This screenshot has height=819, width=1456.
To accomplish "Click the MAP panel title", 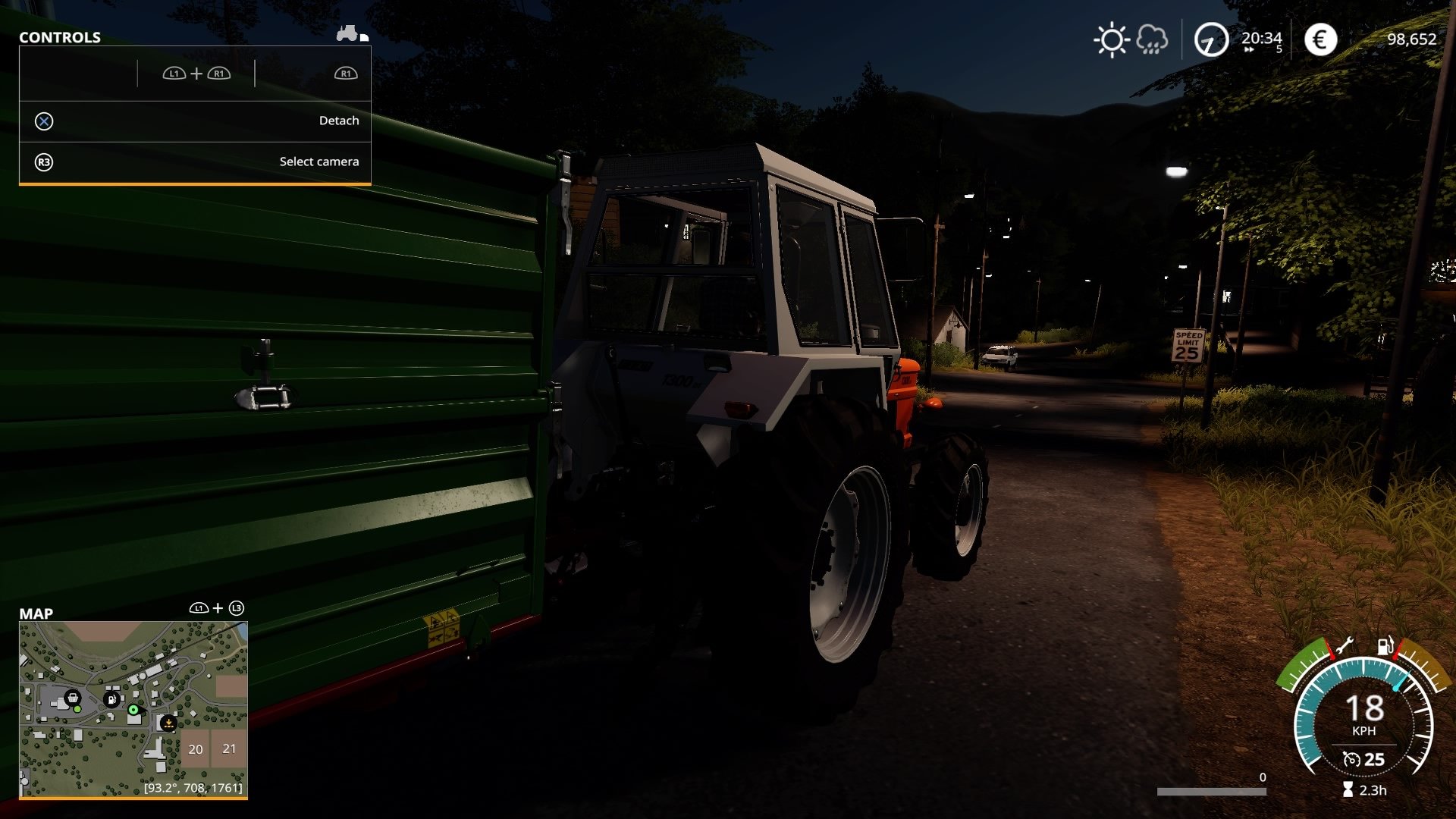I will point(37,614).
